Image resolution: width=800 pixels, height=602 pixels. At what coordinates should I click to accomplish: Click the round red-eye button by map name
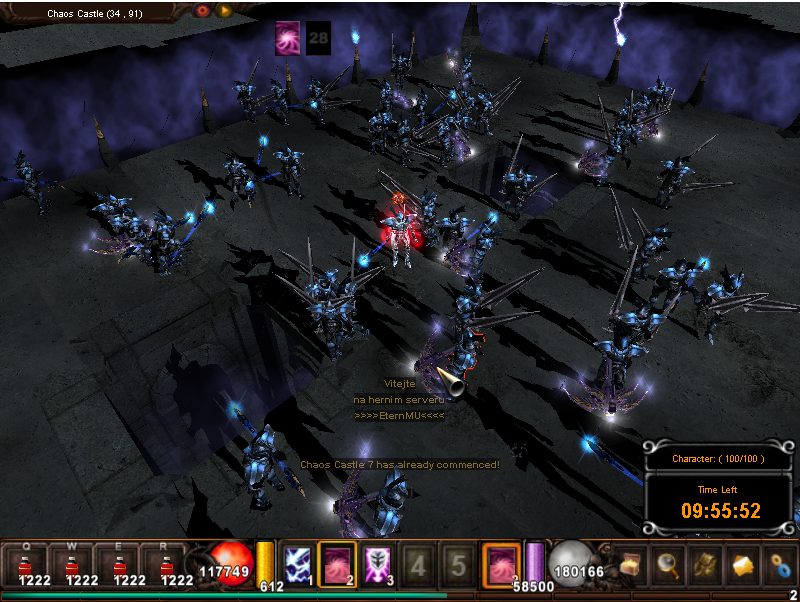203,10
